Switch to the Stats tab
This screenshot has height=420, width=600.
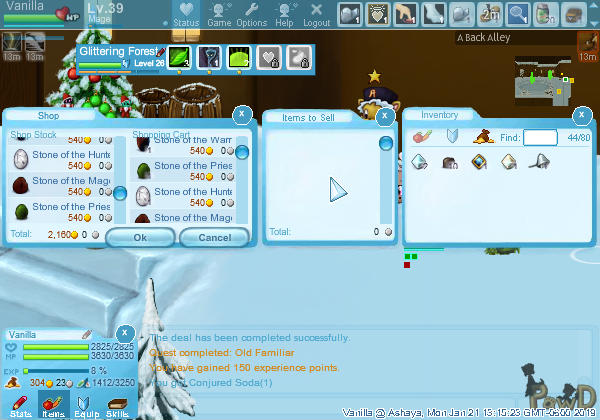pyautogui.click(x=20, y=404)
